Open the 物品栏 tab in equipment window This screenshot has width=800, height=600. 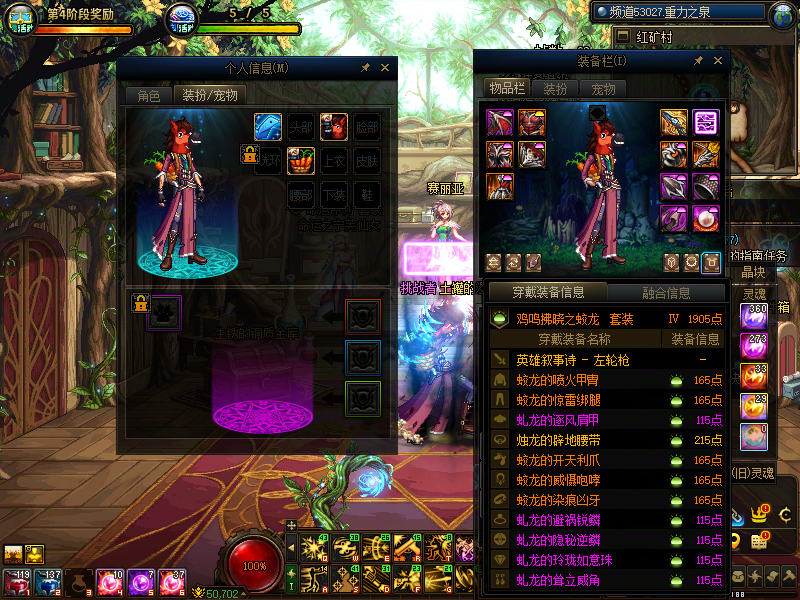507,88
